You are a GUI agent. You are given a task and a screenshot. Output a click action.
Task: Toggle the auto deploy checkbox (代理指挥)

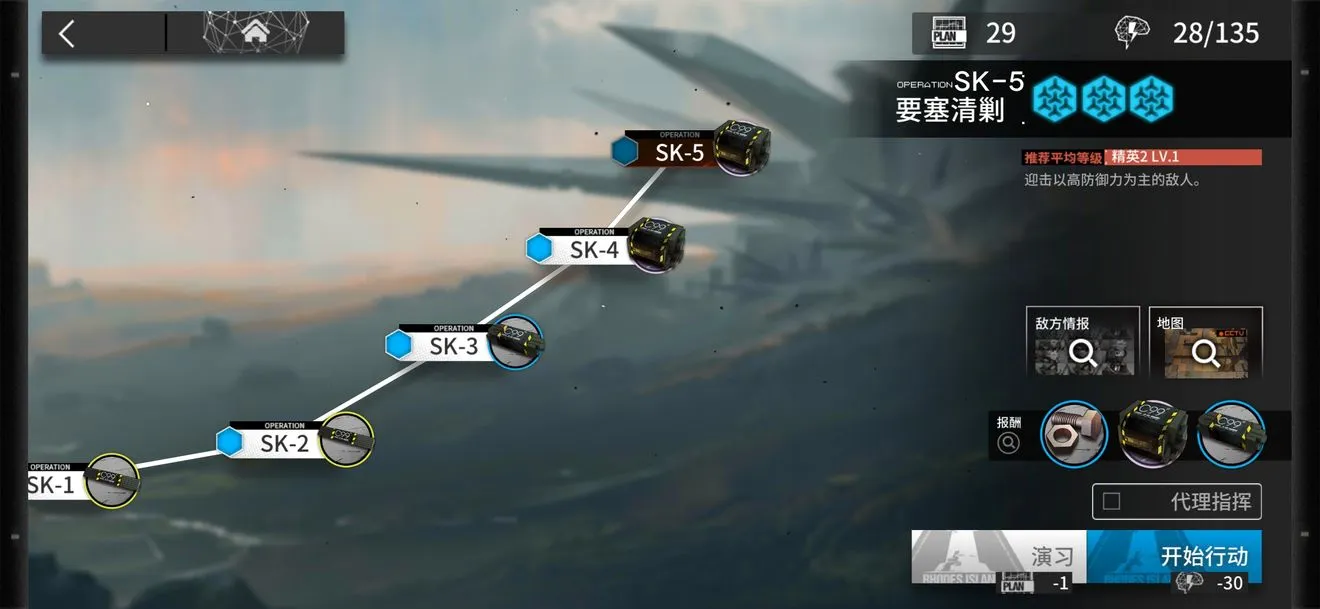coord(1111,502)
